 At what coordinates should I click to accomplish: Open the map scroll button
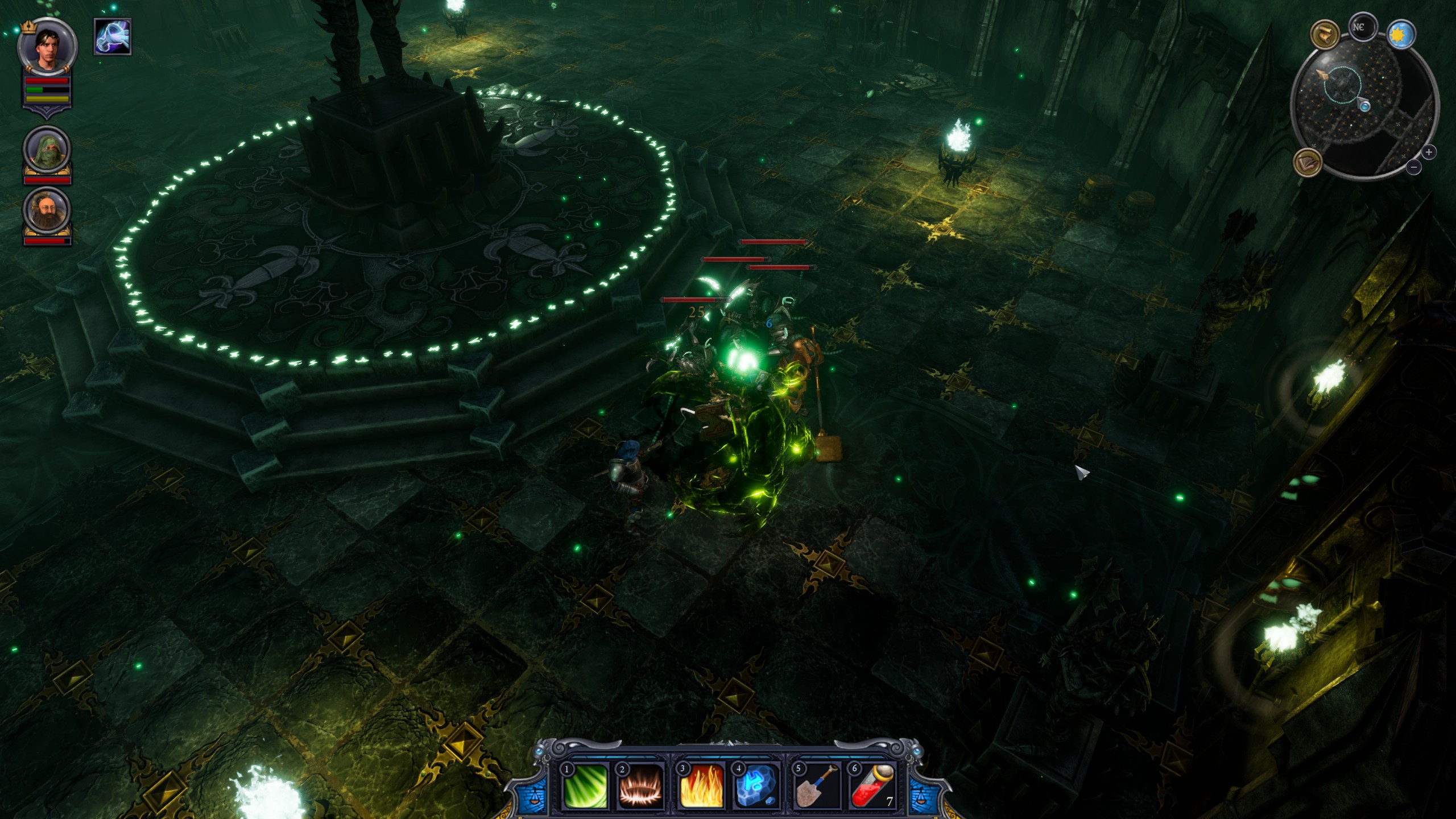pos(1325,35)
